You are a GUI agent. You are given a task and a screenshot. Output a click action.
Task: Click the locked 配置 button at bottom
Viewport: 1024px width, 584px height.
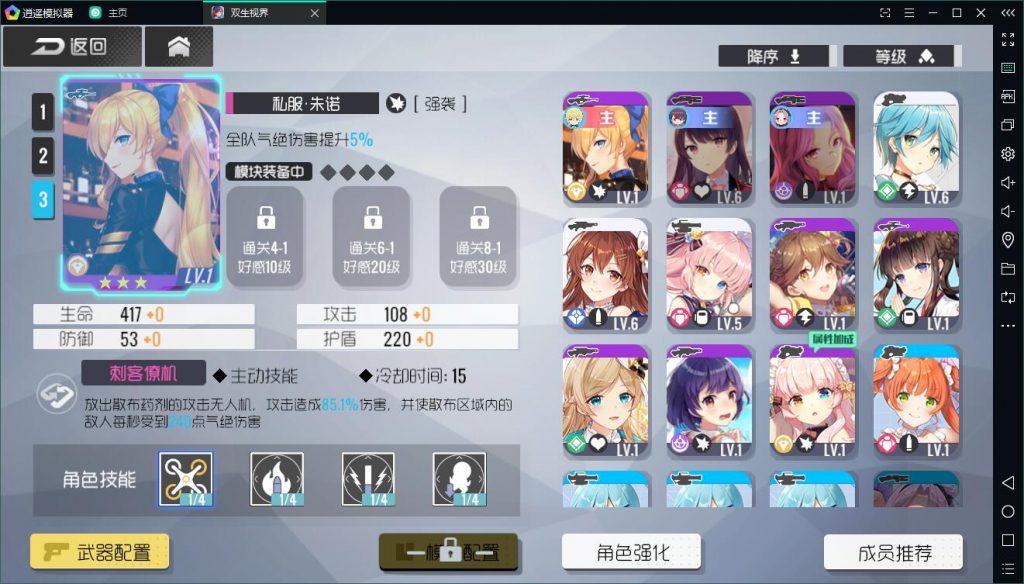[x=448, y=551]
